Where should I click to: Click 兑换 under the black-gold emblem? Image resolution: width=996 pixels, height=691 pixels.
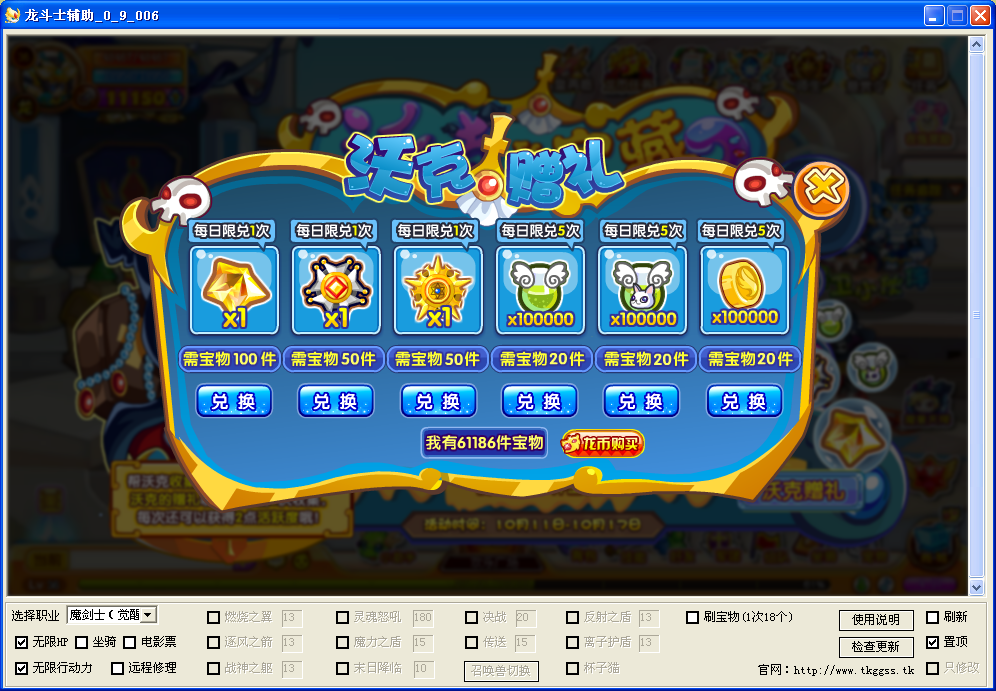click(336, 401)
